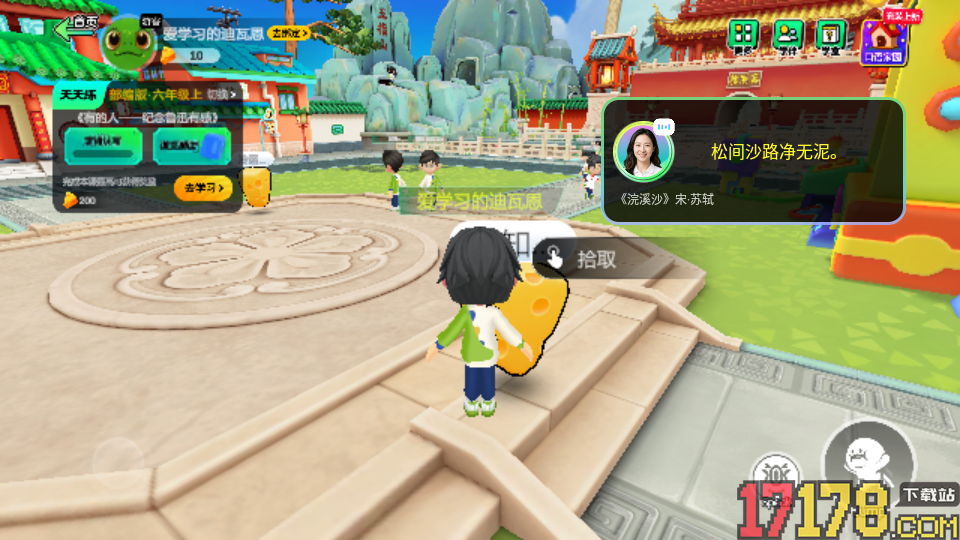Switch textbook via 切换 button
This screenshot has width=960, height=540.
pos(224,95)
